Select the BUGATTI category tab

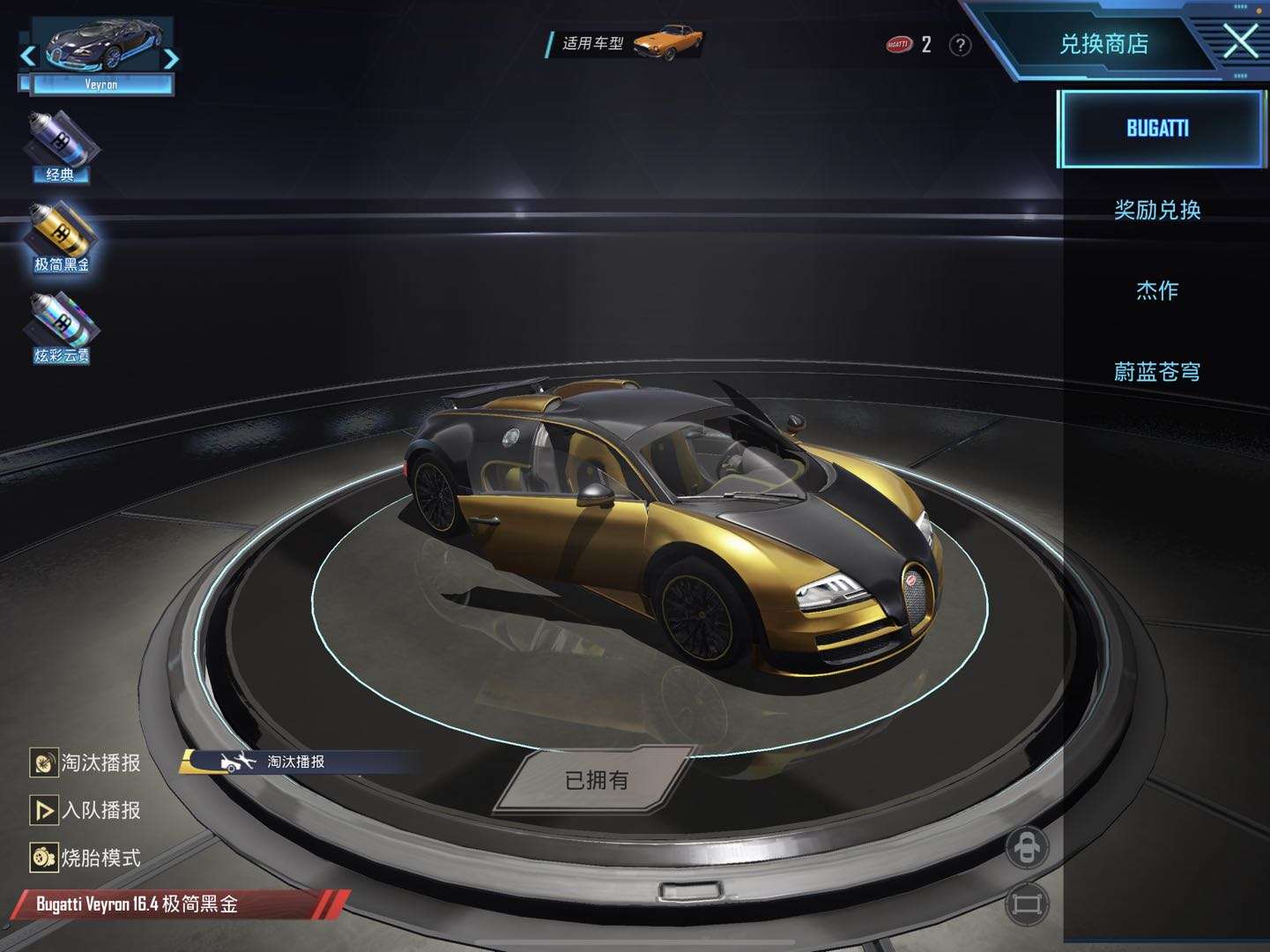tap(1157, 129)
